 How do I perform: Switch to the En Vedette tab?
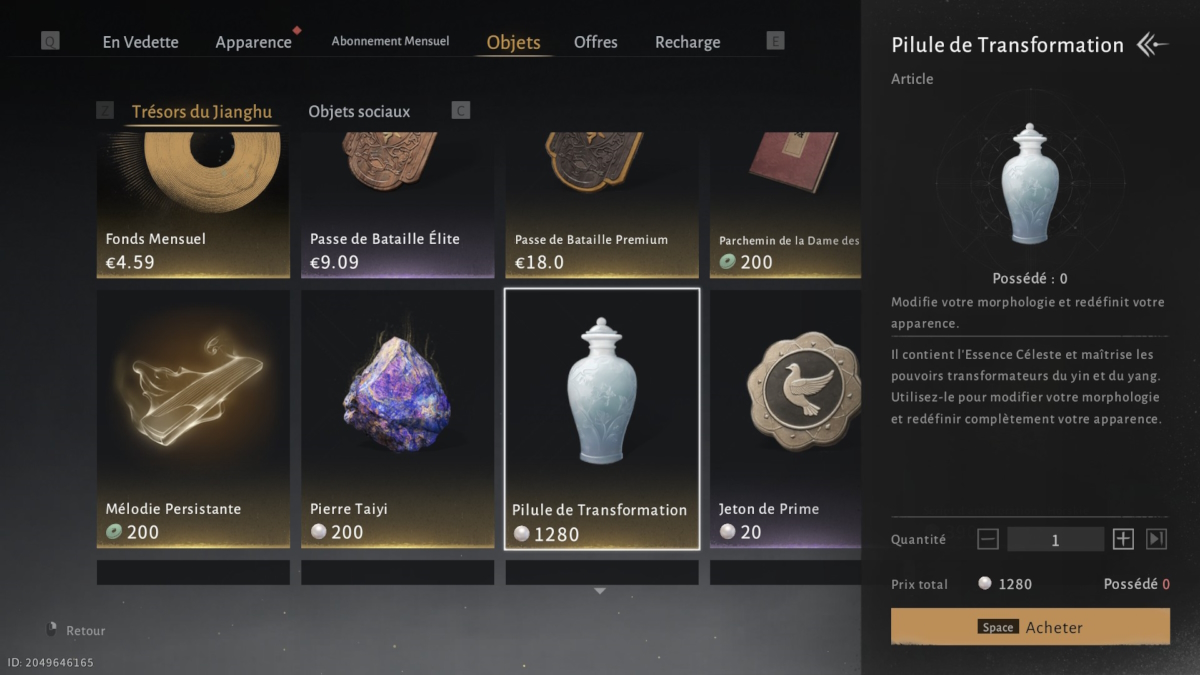(x=140, y=42)
